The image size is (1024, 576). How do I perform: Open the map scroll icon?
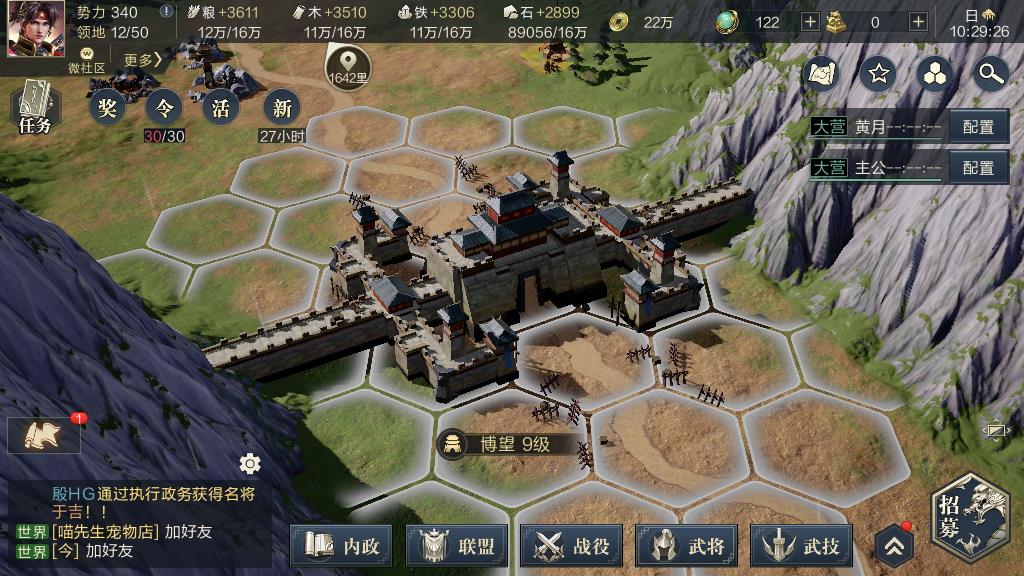[822, 73]
